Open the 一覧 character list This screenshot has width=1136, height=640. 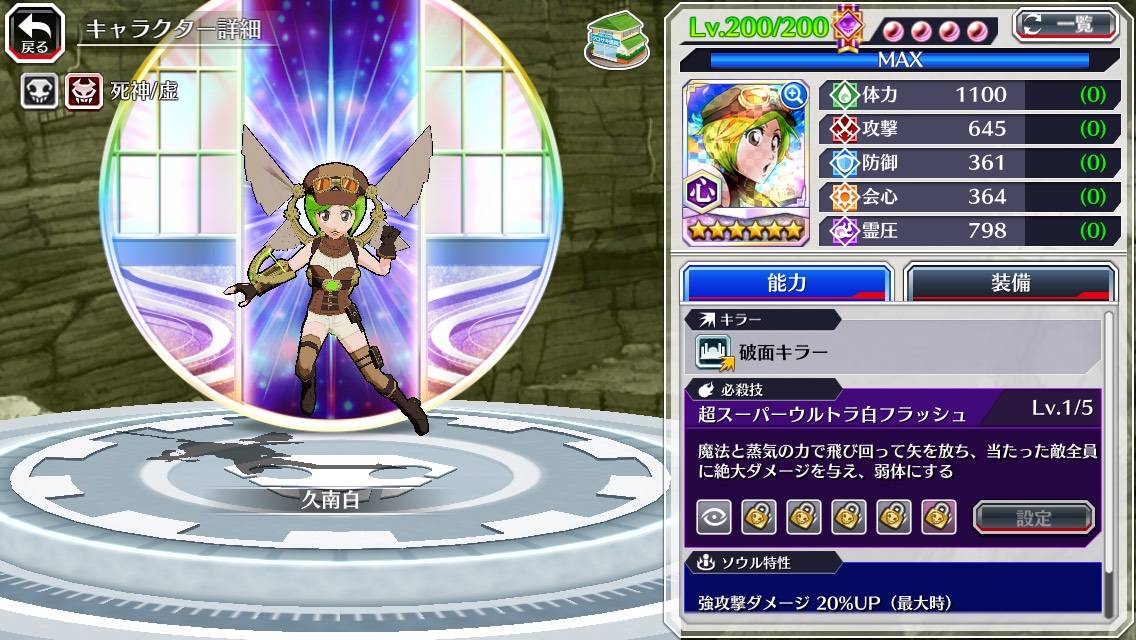coord(1066,24)
